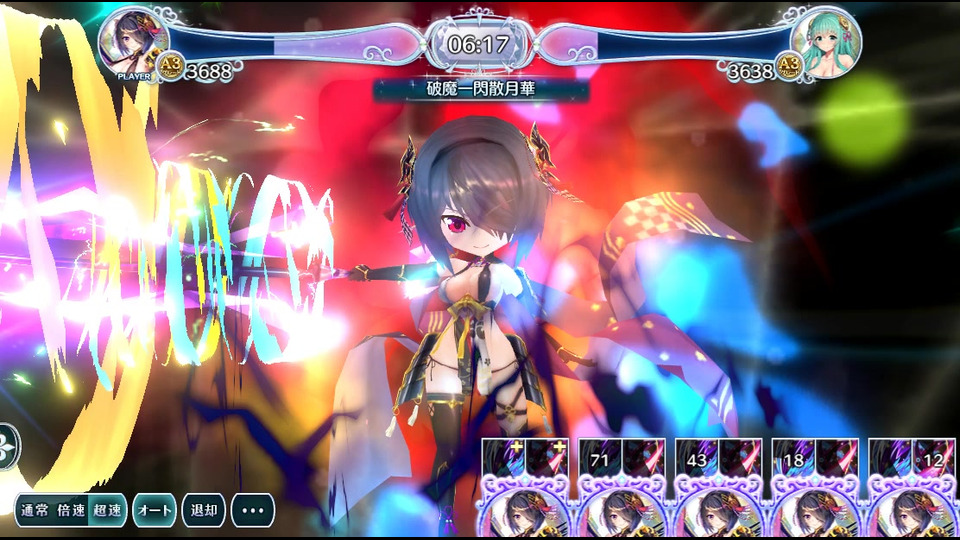Inspect the green-haired opponent portrait

tap(826, 40)
